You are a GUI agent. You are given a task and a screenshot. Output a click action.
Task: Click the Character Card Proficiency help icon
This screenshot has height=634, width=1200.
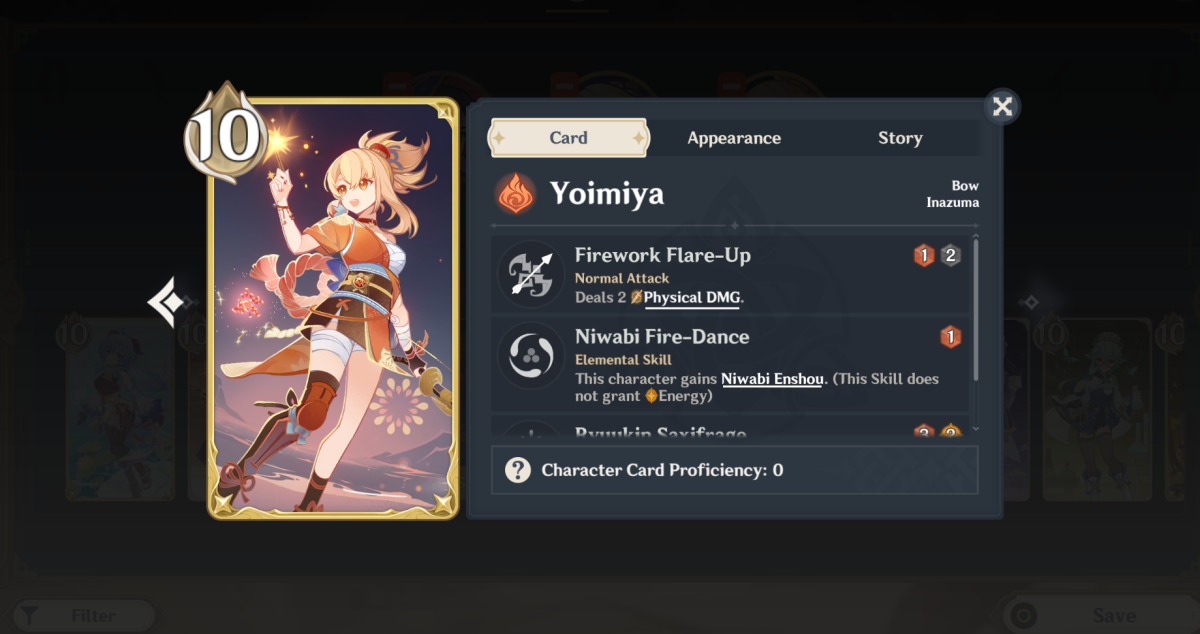(x=518, y=470)
